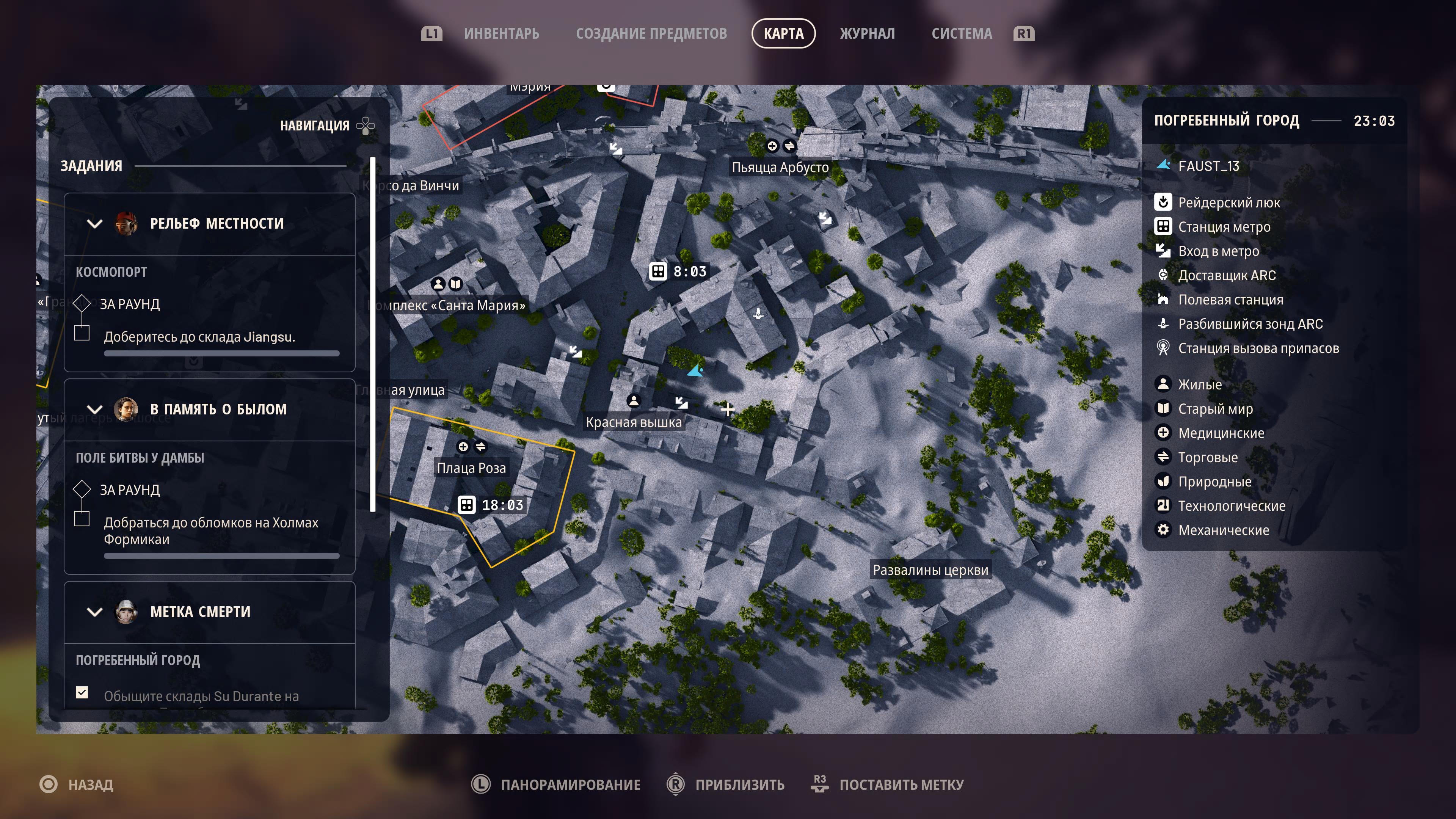Click the Пьяцца Арбусто map label

(780, 167)
